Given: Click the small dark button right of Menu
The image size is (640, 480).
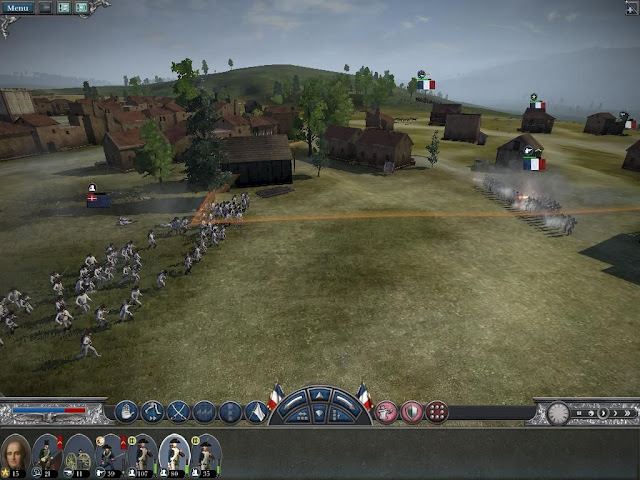Looking at the screenshot, I should coord(45,8).
